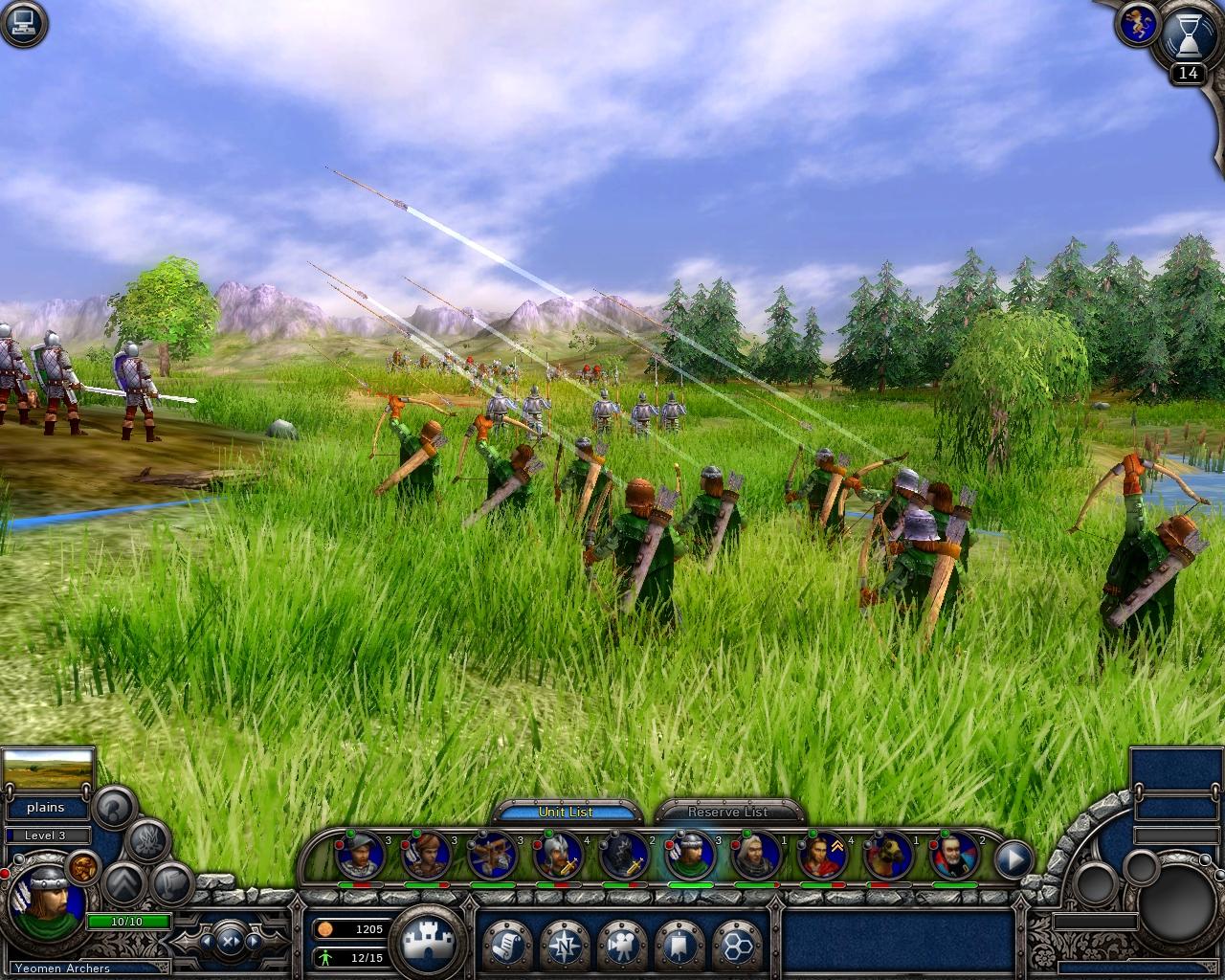This screenshot has width=1225, height=980.
Task: Open the scroll of mission objectives
Action: pos(506,944)
